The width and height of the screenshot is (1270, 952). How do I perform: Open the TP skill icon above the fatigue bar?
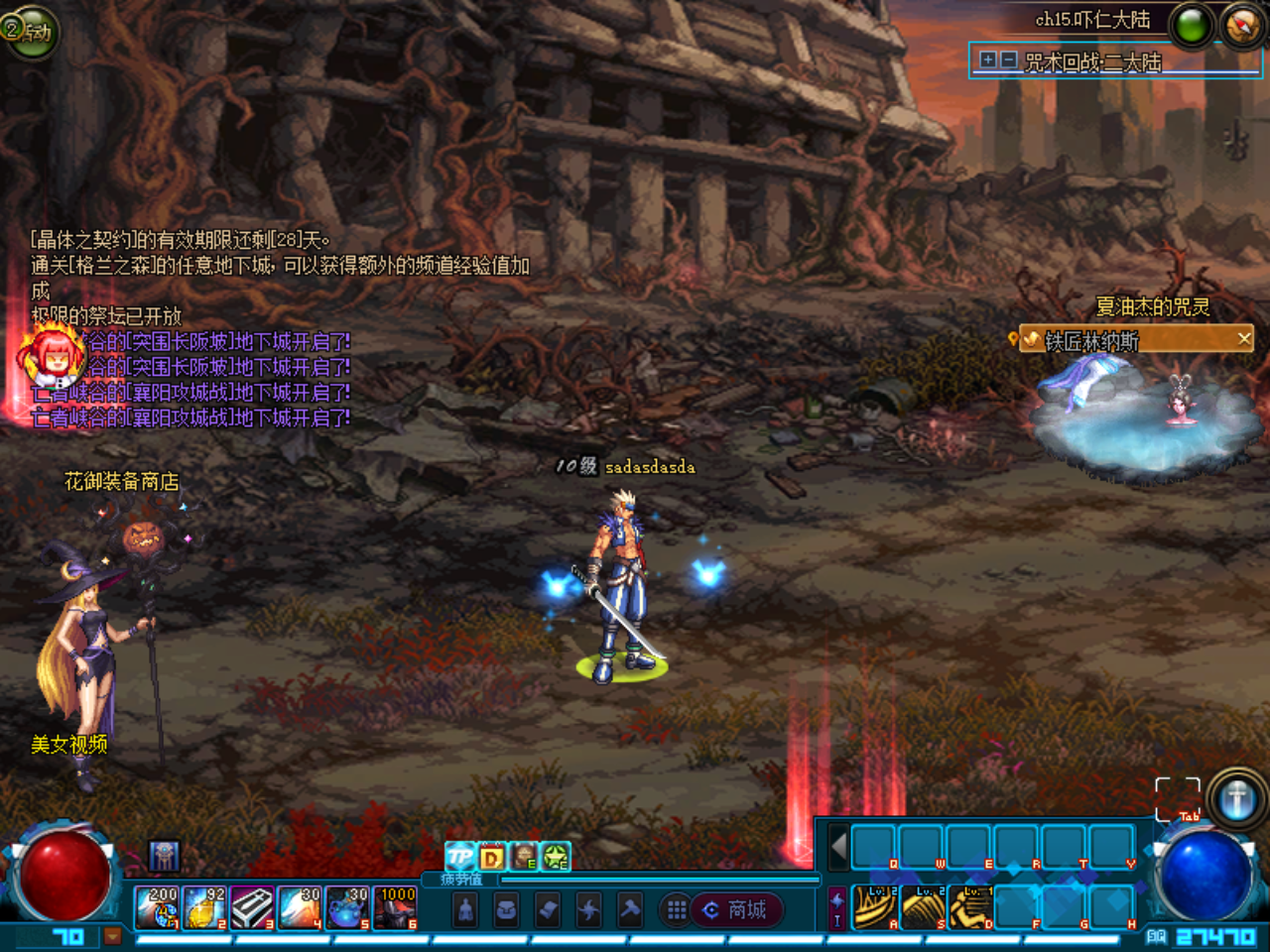coord(458,857)
